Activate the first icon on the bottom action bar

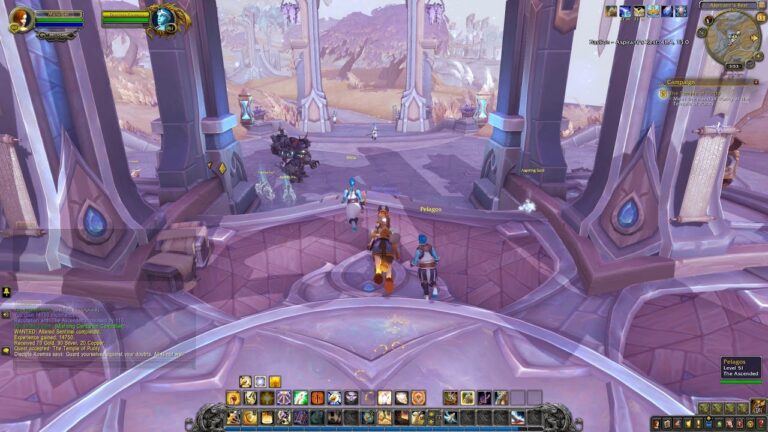(x=233, y=417)
